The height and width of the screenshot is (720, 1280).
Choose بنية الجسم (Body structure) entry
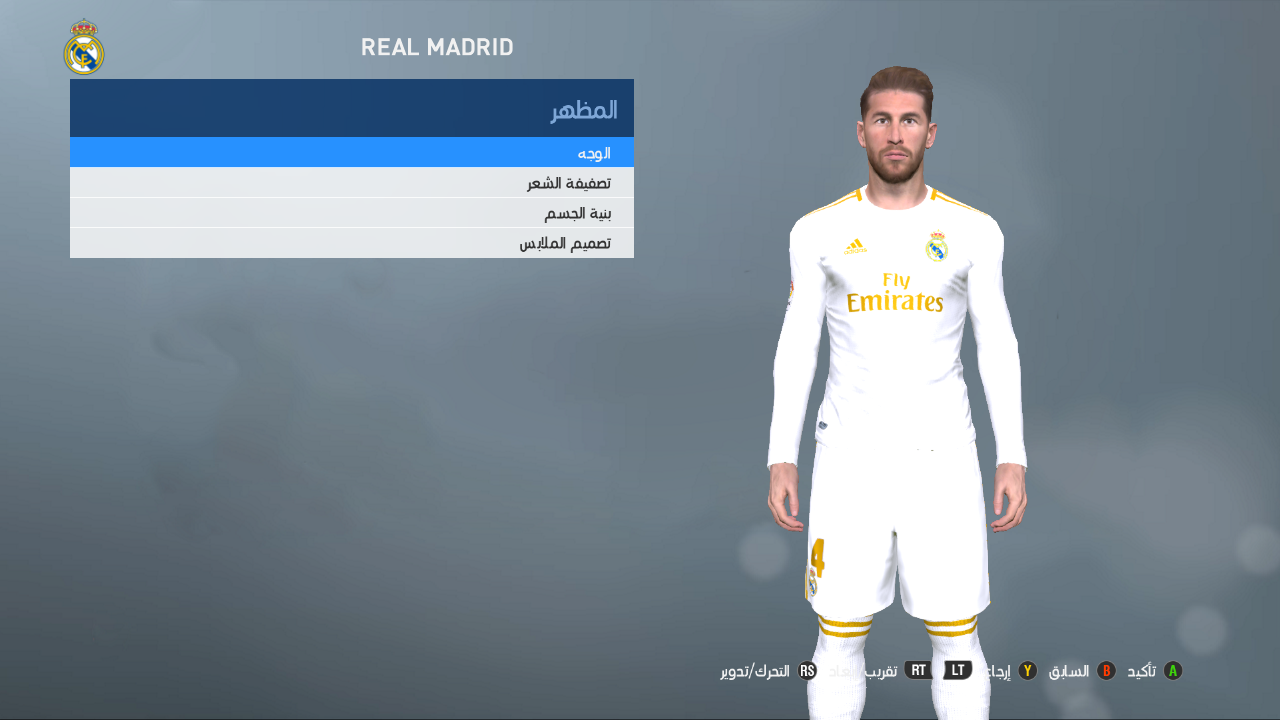pos(350,213)
